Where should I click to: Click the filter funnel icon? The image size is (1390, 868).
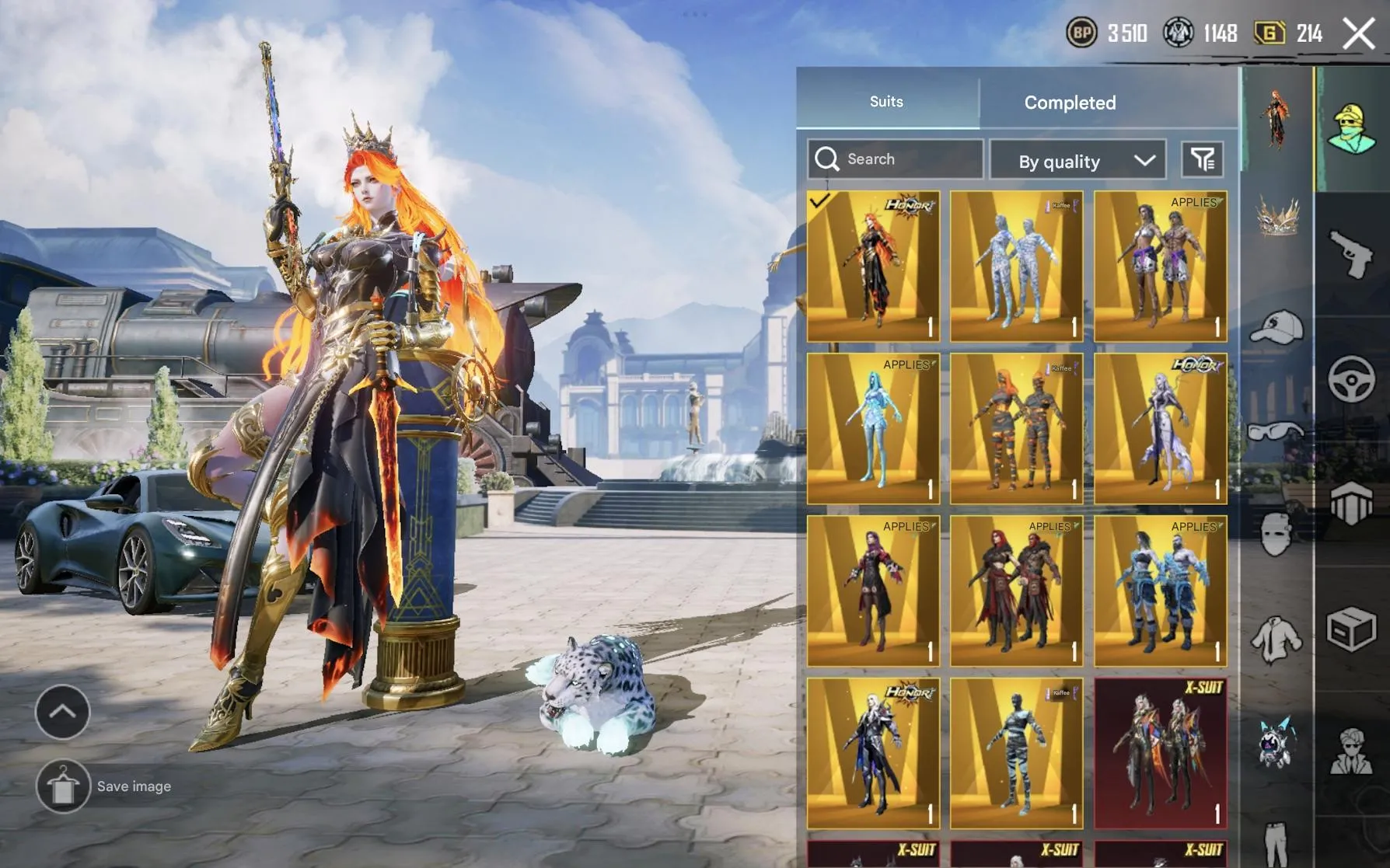pyautogui.click(x=1203, y=159)
